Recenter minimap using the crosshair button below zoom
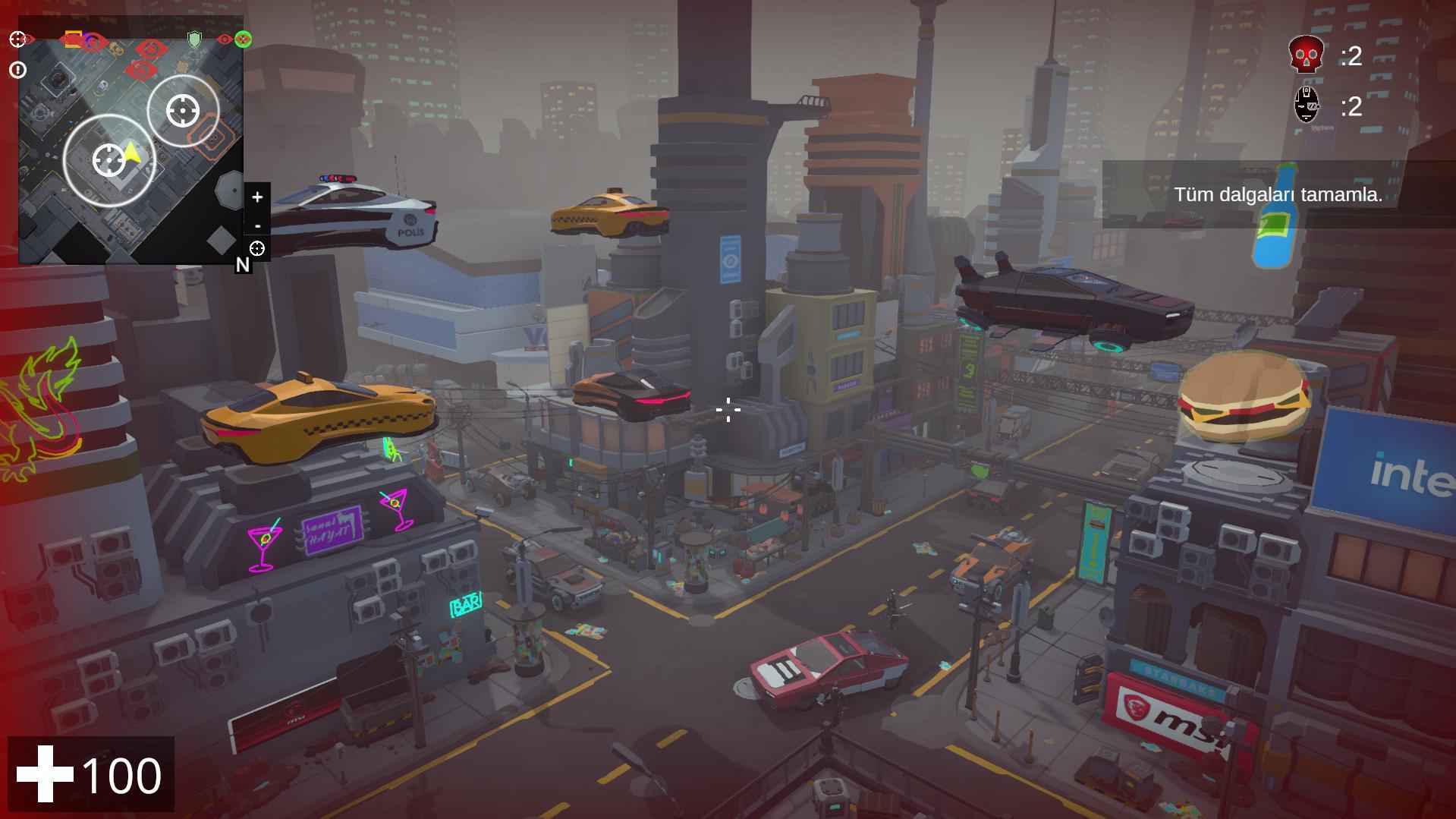This screenshot has width=1456, height=819. point(257,248)
